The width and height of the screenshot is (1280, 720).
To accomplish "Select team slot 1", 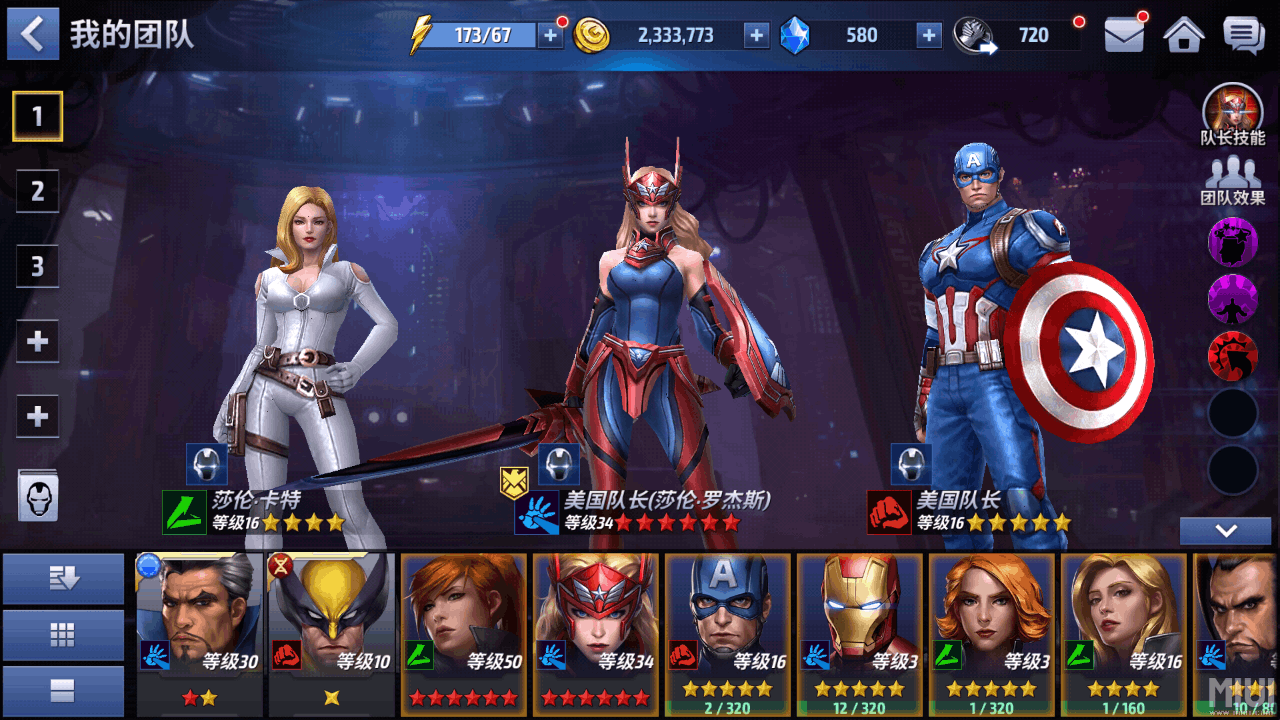I will click(x=38, y=116).
